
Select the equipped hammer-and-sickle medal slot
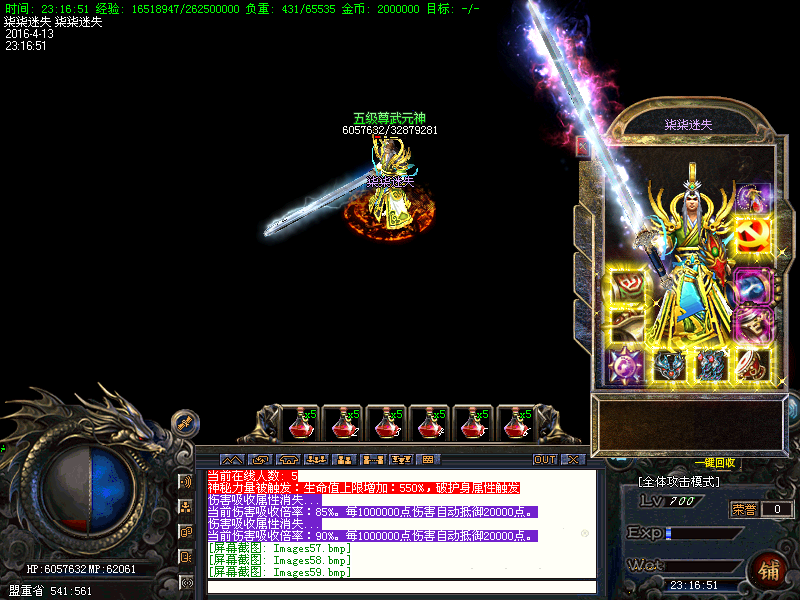[753, 236]
